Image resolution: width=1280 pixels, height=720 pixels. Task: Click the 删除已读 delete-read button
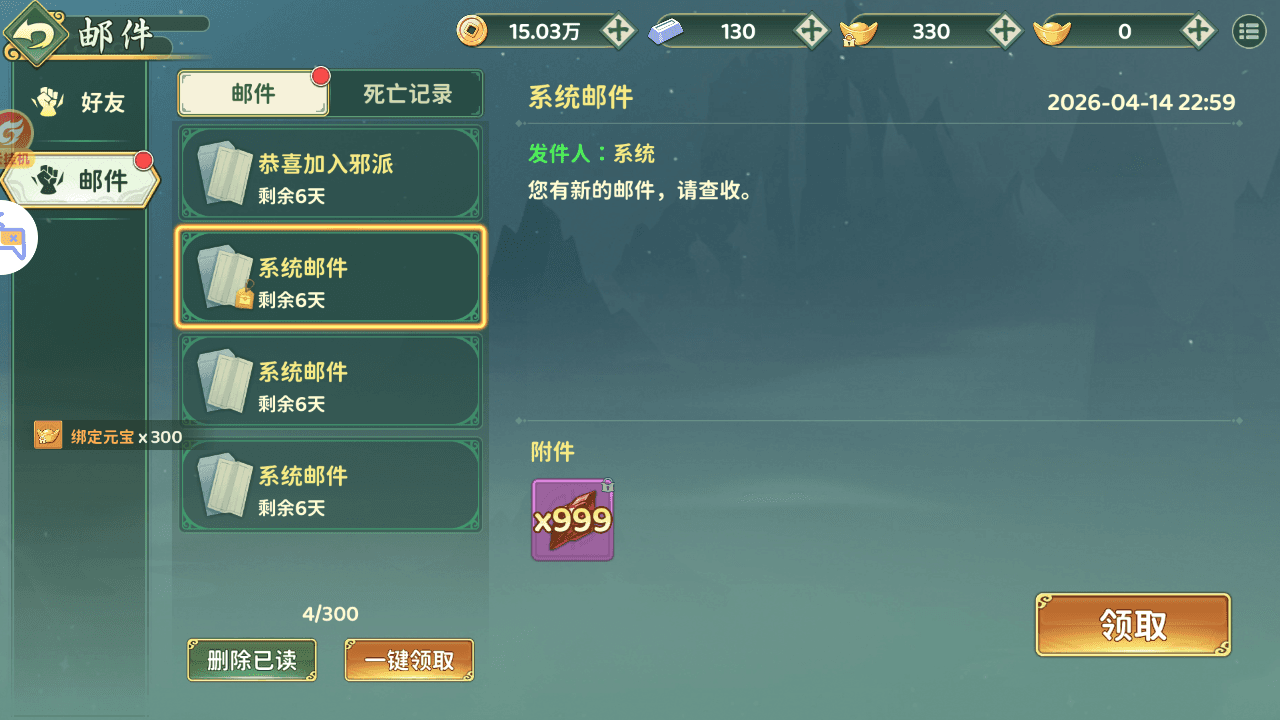click(x=251, y=660)
